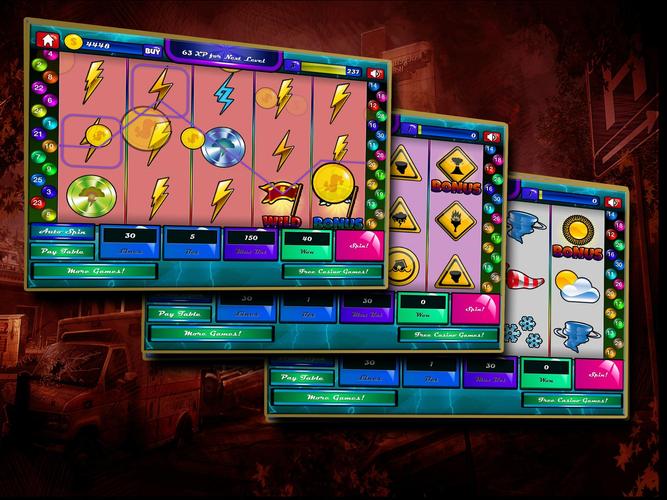Screen dimensions: 667x500
Task: Toggle sound on the warning-sign slot screen
Action: pos(493,135)
